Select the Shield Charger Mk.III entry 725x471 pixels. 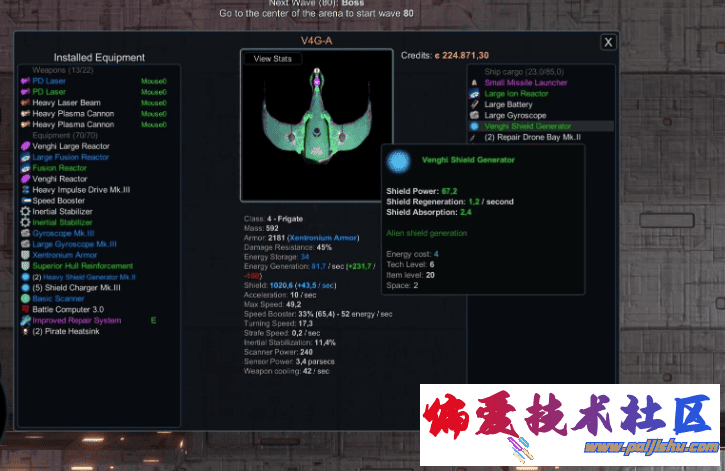click(x=77, y=288)
